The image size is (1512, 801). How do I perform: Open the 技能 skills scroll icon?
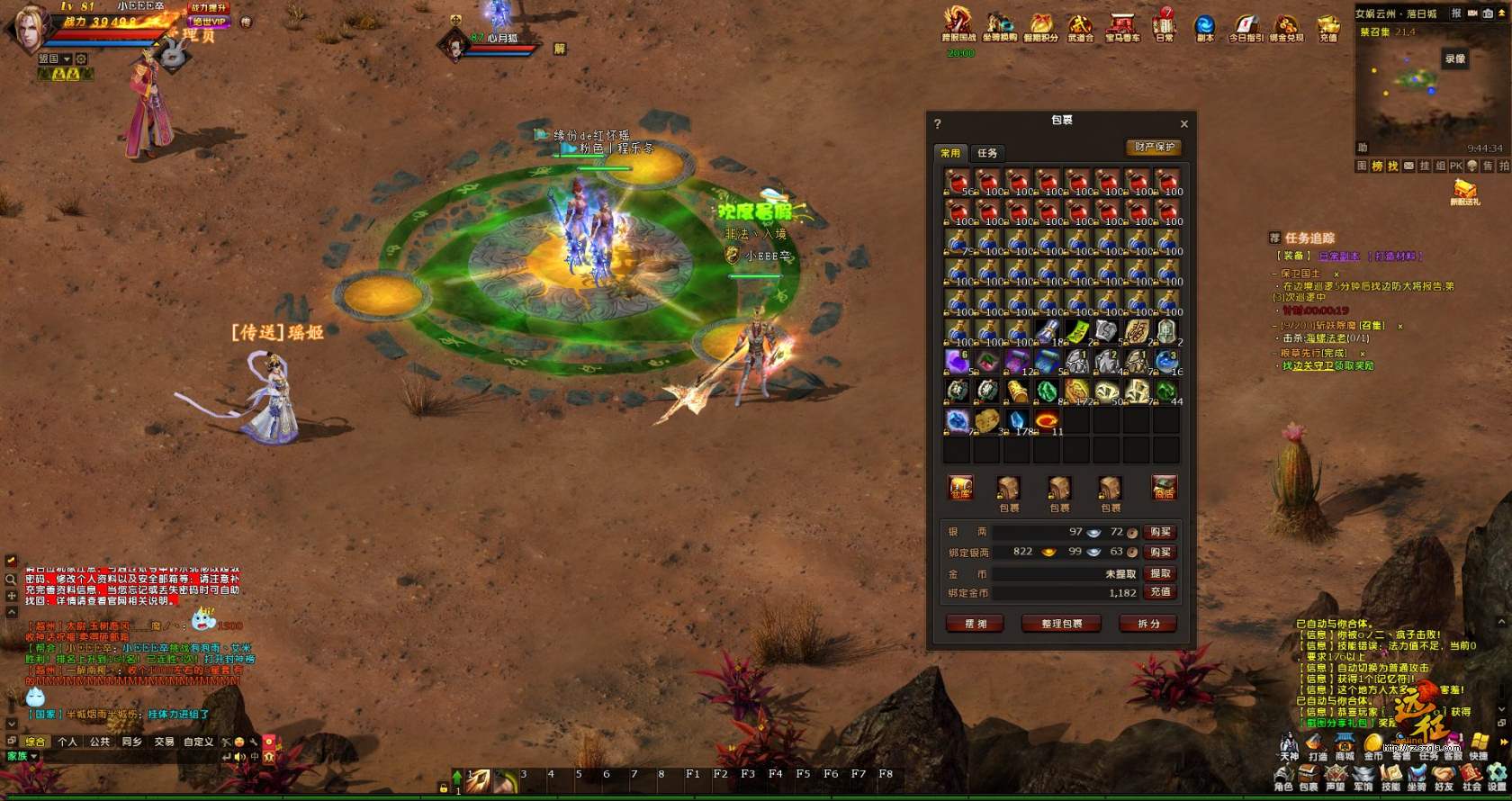pyautogui.click(x=1390, y=776)
